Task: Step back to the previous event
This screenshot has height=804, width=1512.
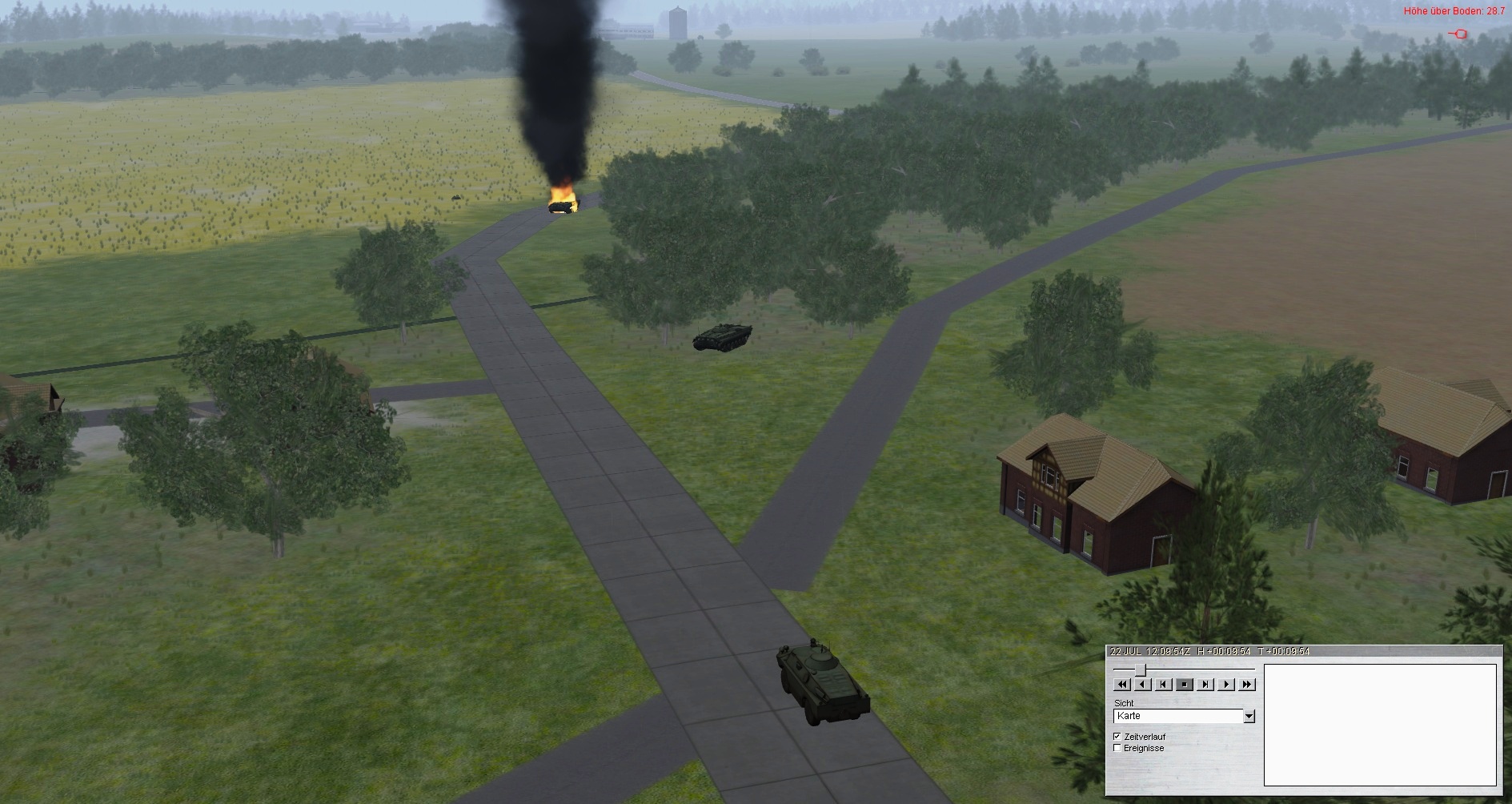Action: (1164, 685)
